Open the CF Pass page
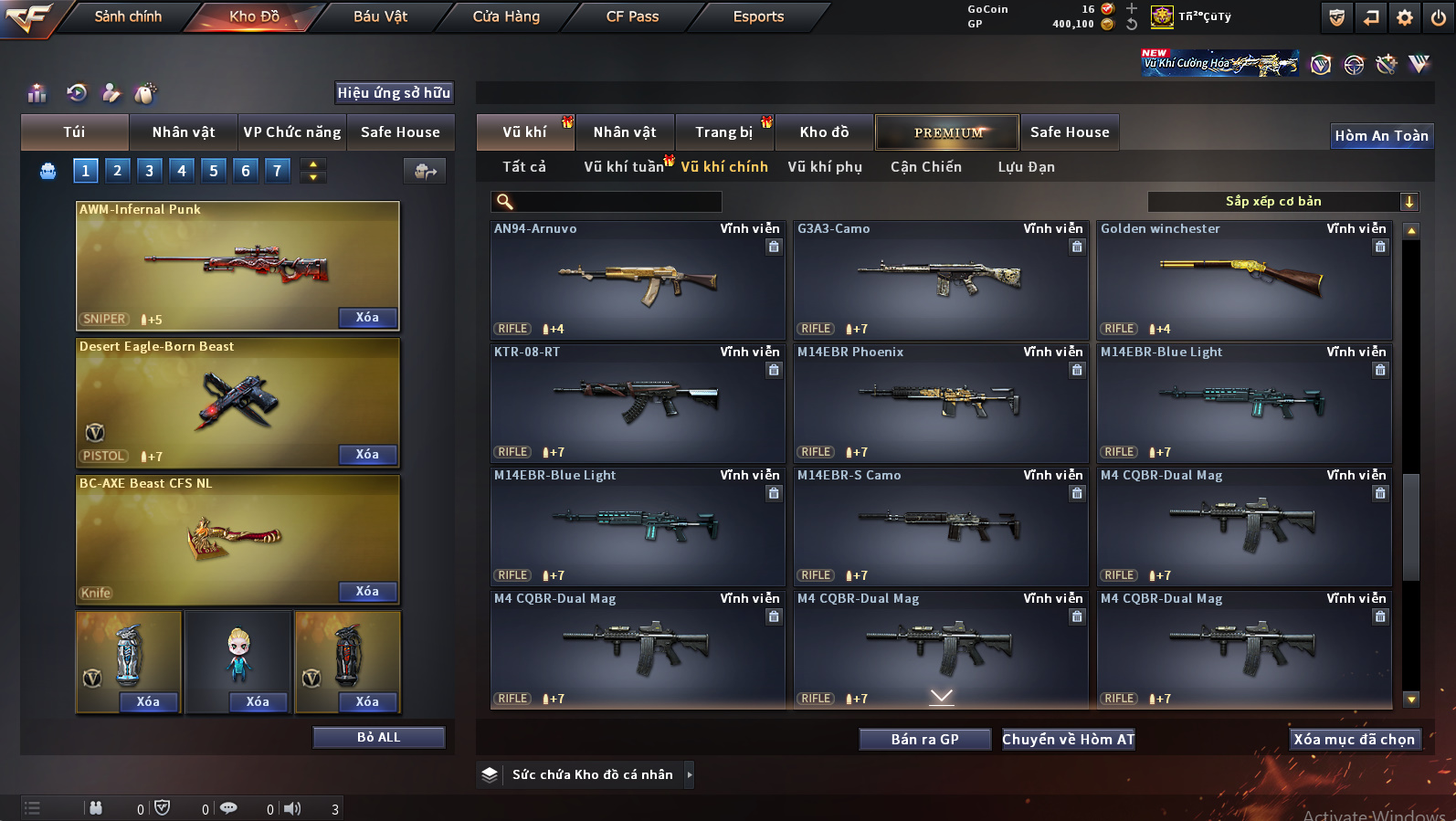 tap(632, 16)
